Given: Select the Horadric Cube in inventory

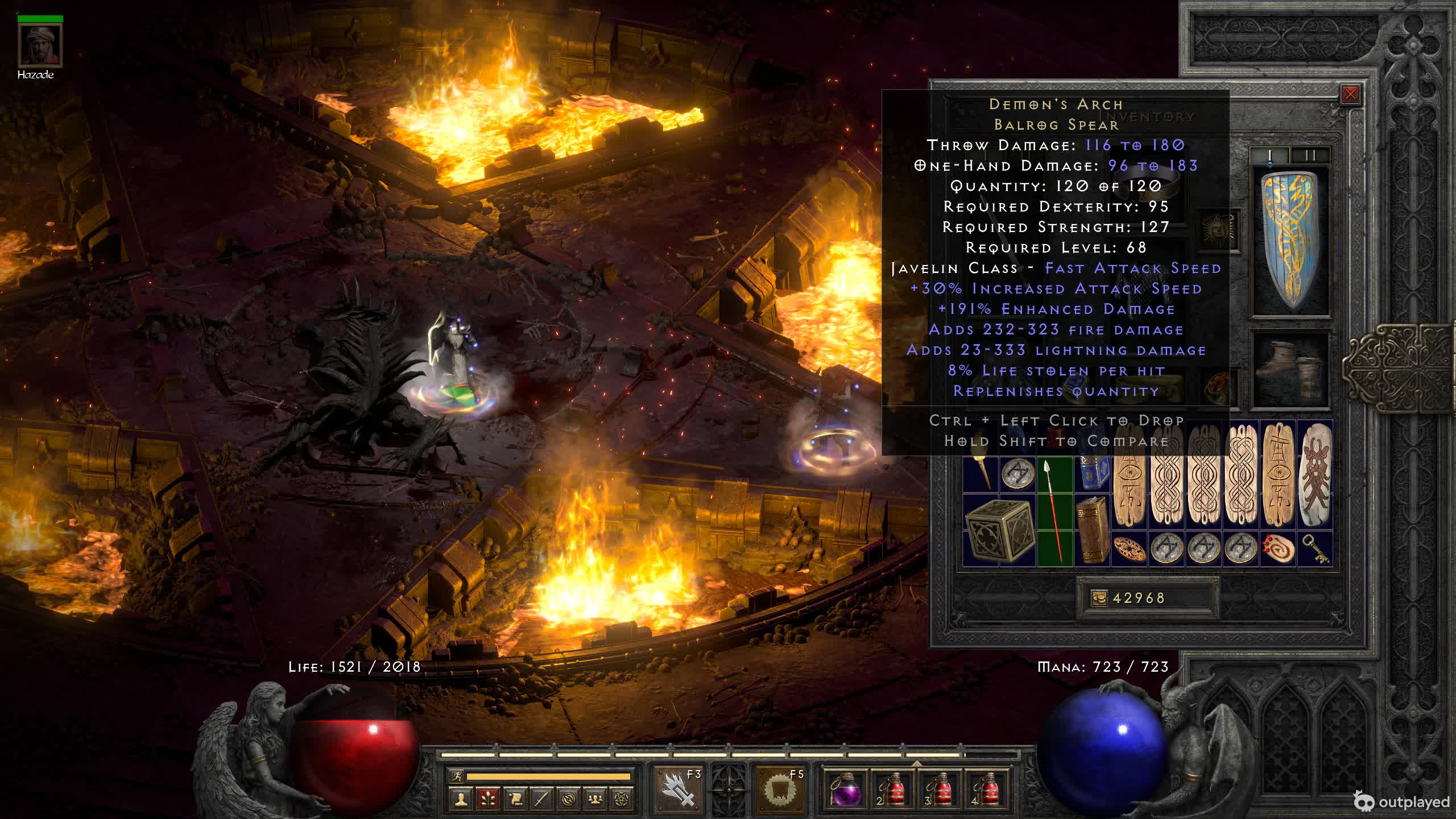Looking at the screenshot, I should click(998, 530).
